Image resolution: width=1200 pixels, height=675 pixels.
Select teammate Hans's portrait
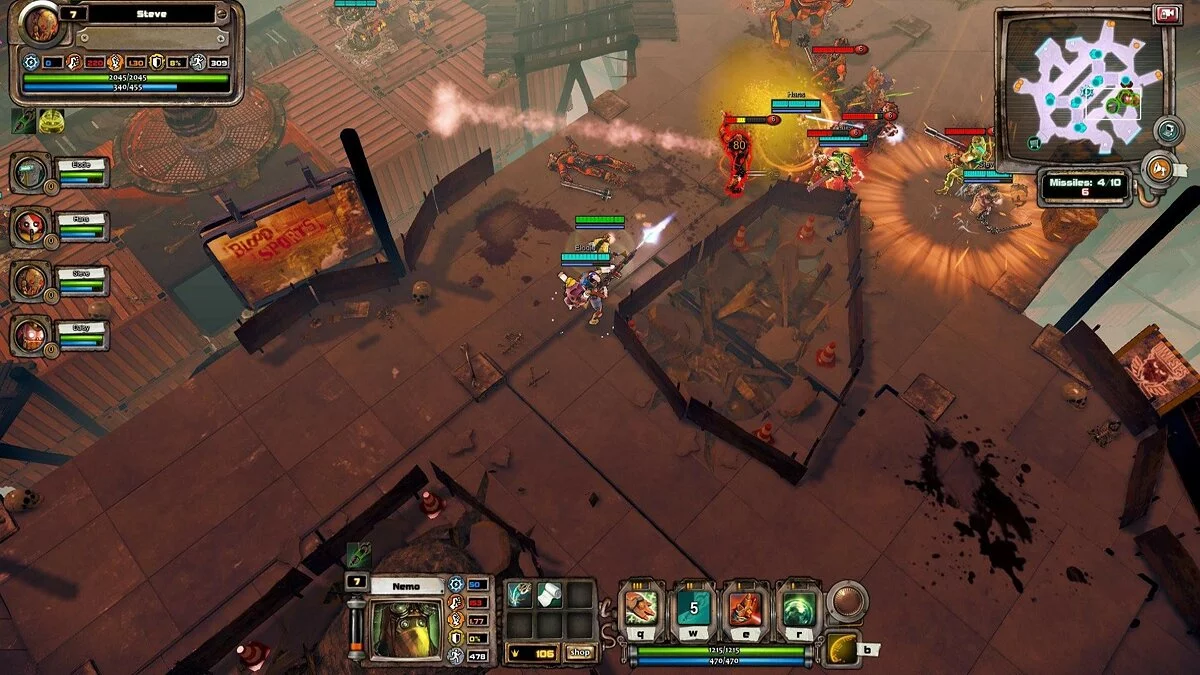pyautogui.click(x=30, y=227)
